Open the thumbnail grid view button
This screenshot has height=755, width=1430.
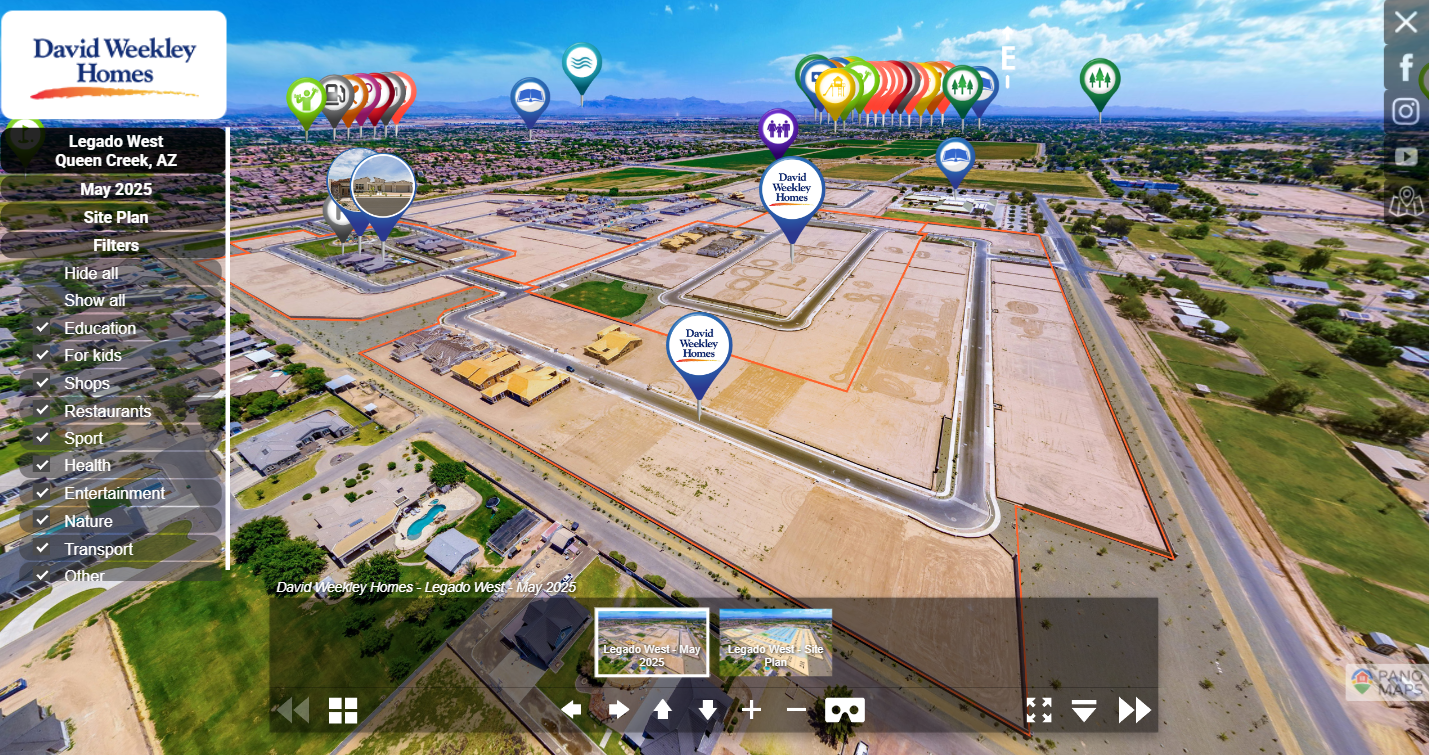click(x=343, y=710)
